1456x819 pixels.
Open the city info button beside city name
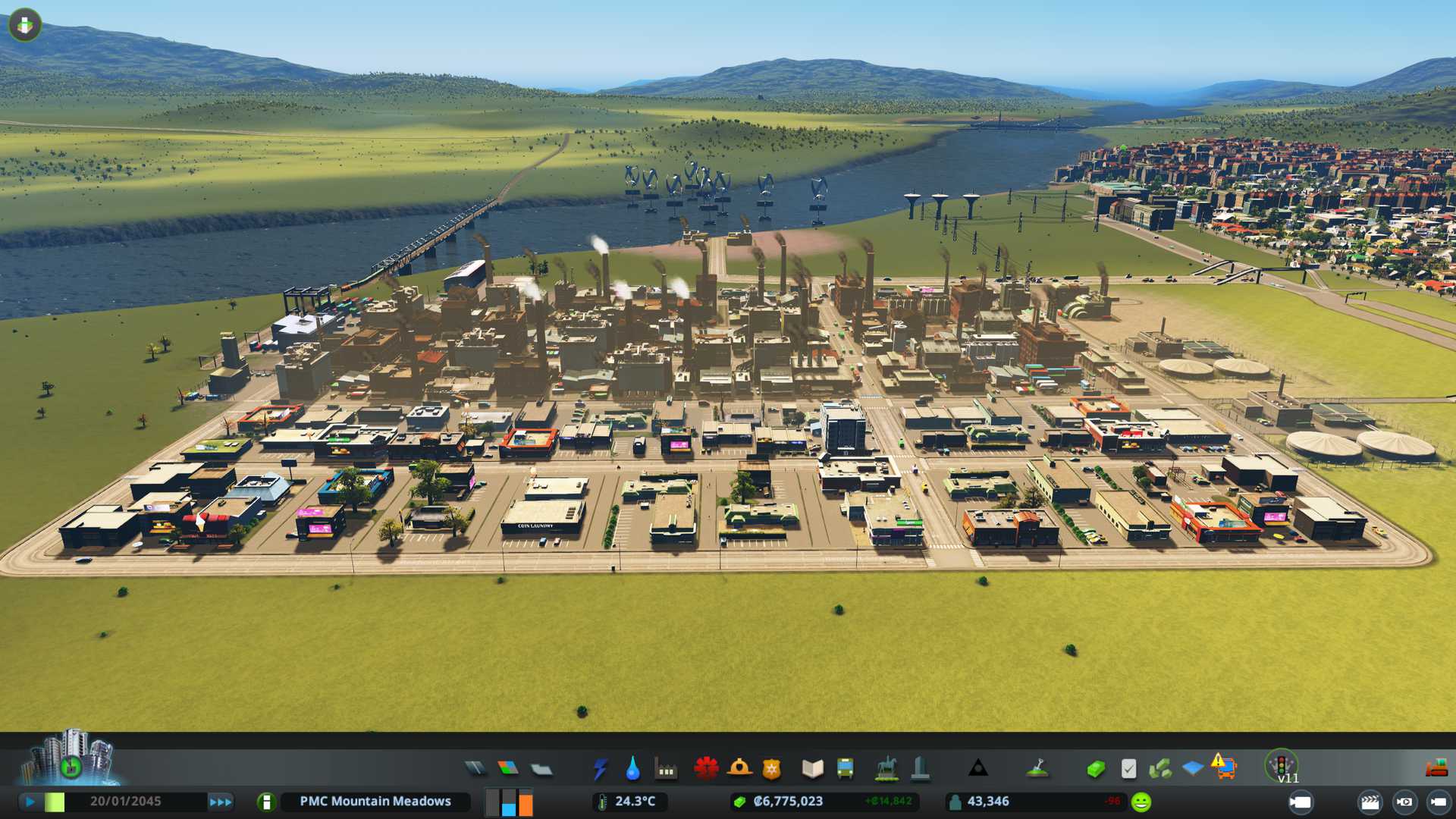point(266,802)
